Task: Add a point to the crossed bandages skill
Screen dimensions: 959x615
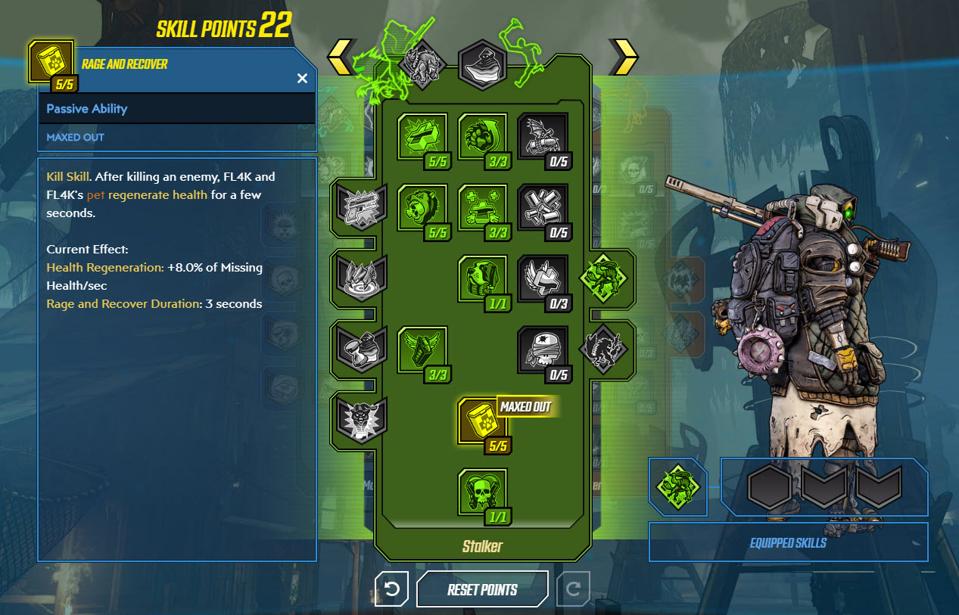Action: coord(542,208)
